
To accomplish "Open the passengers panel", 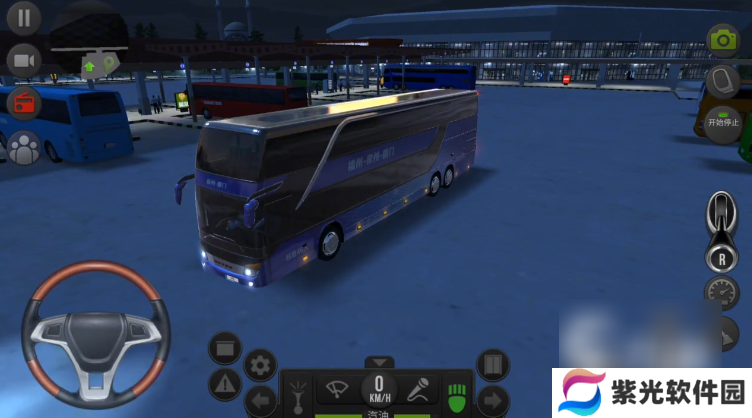I will [x=24, y=147].
